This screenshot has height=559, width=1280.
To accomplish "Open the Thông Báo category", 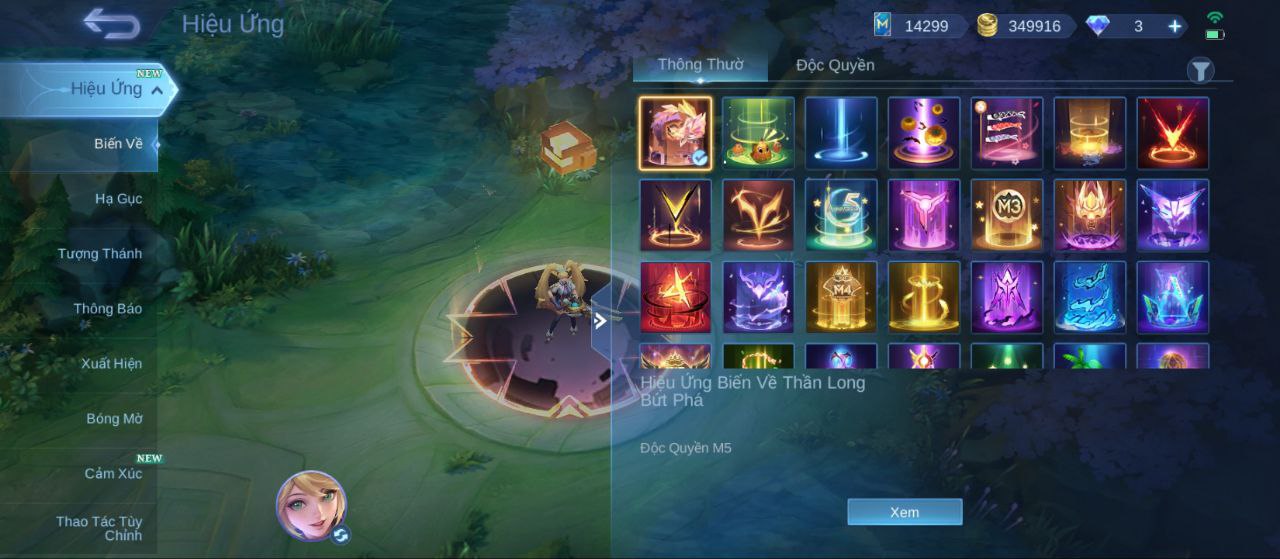I will point(107,309).
